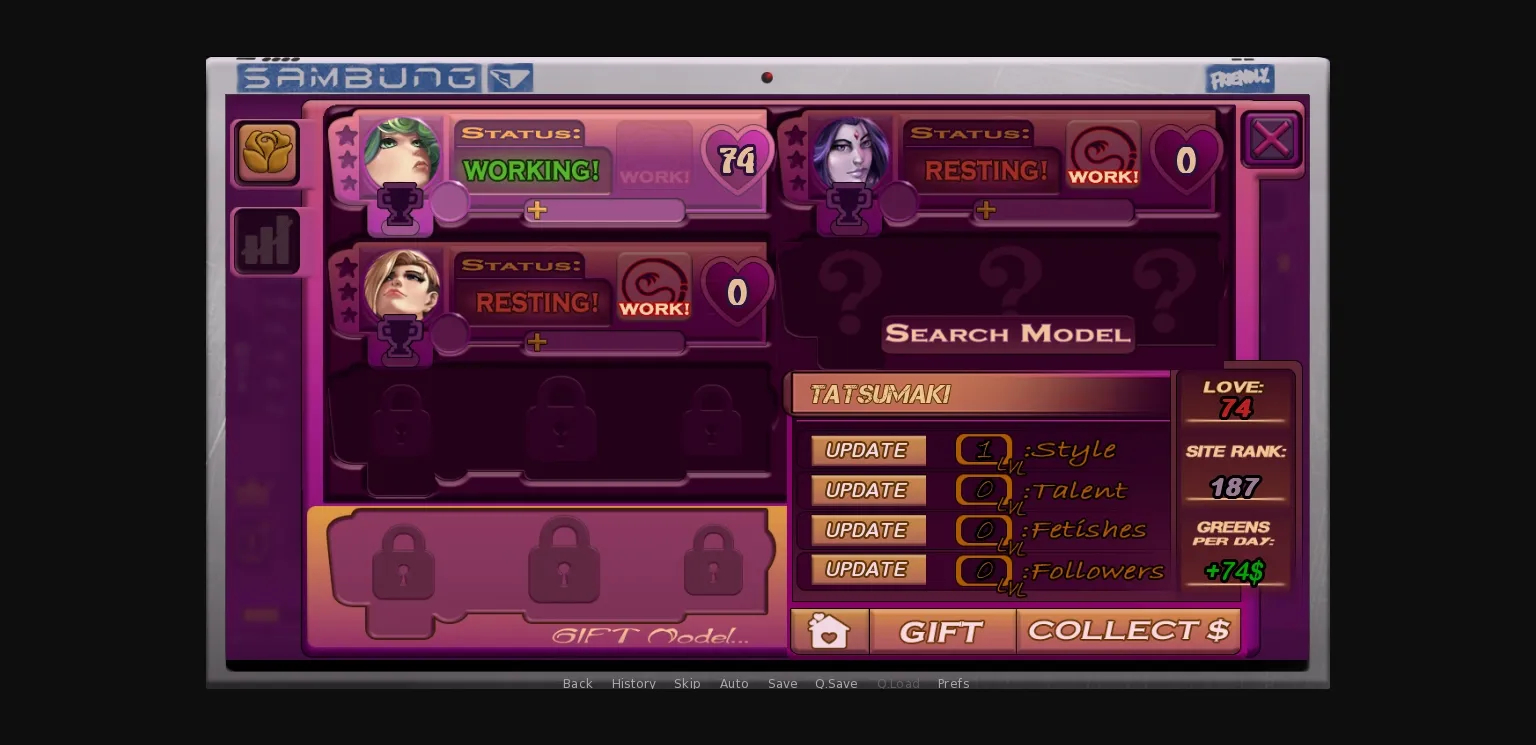Screen dimensions: 1536x745
Task: Open the rose rewards panel on the left sidebar
Action: point(267,152)
